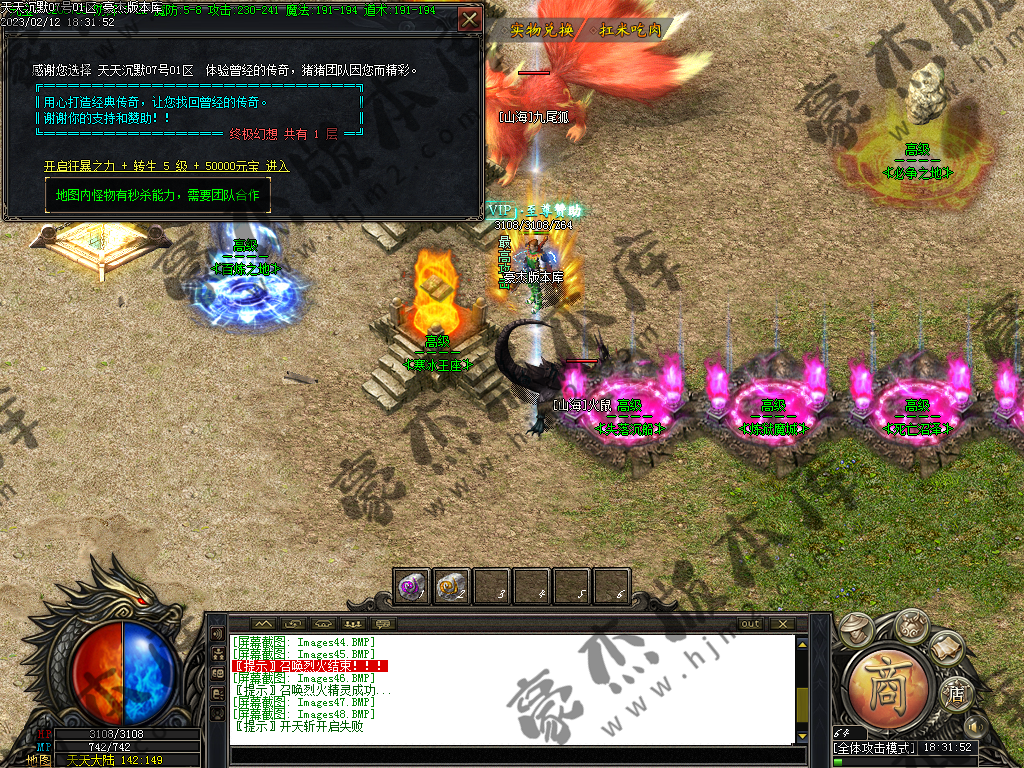The width and height of the screenshot is (1024, 768).
Task: Click the small 店 store button
Action: coord(956,694)
